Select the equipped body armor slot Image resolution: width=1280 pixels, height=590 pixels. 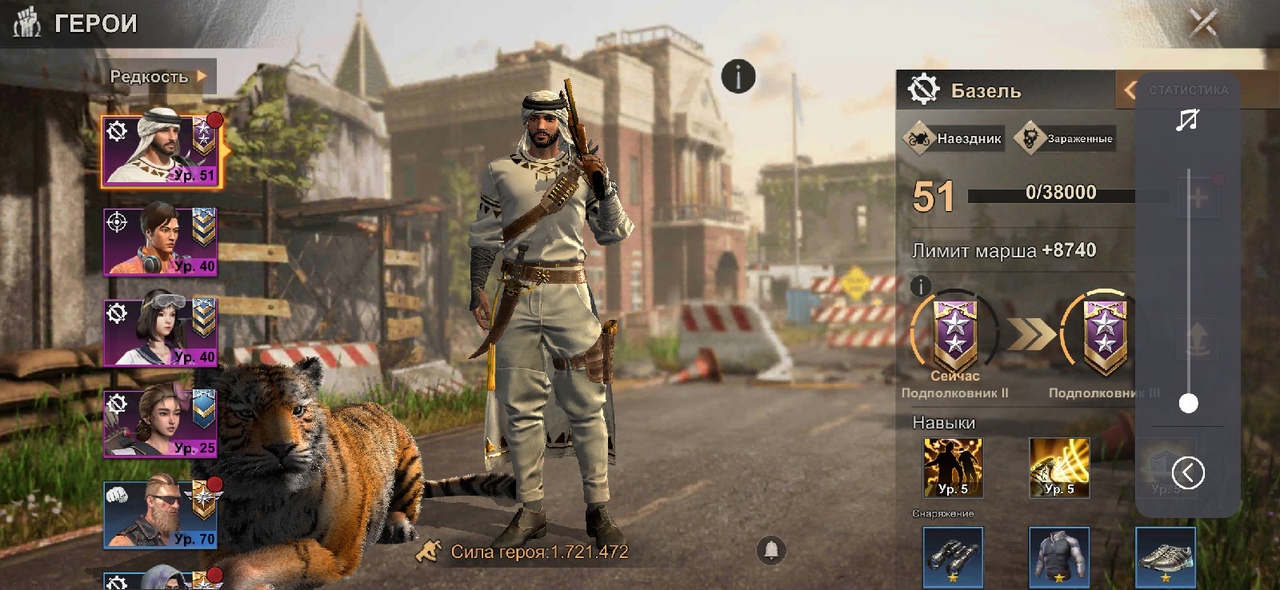1059,557
